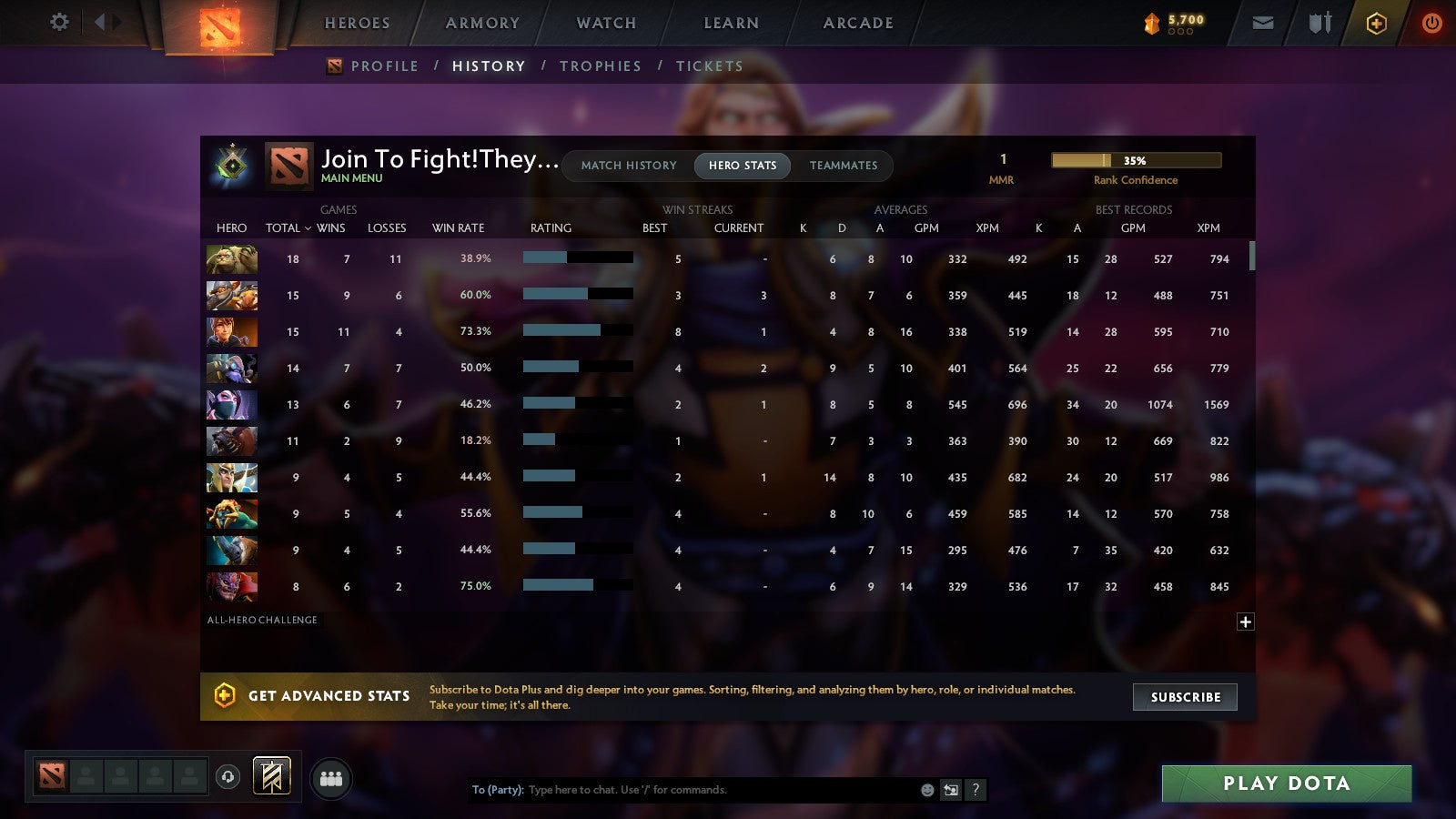Viewport: 1456px width, 819px height.
Task: Click the chat wheel emoticon icon
Action: (x=926, y=790)
